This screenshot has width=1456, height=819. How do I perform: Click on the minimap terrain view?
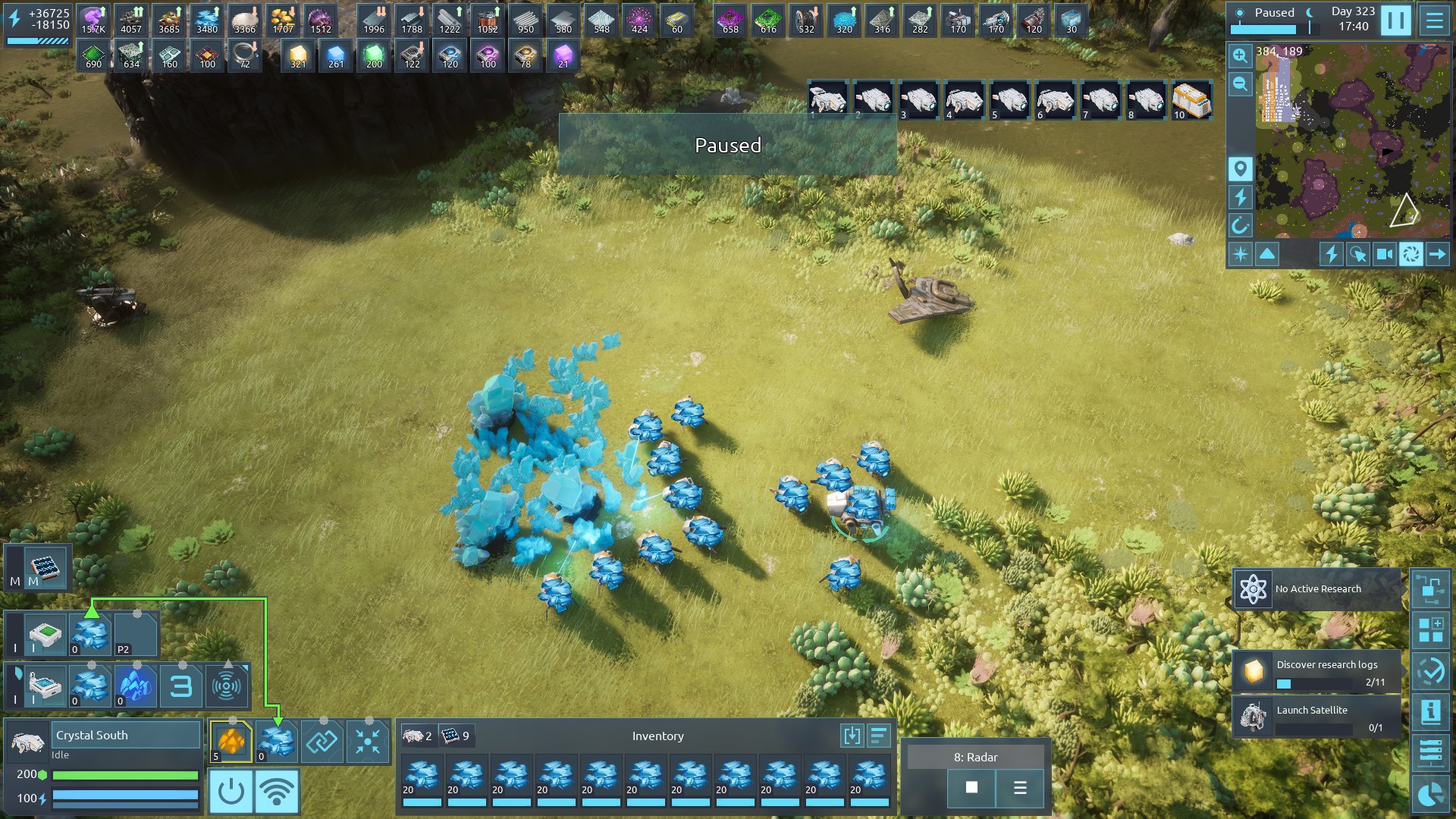point(1350,144)
